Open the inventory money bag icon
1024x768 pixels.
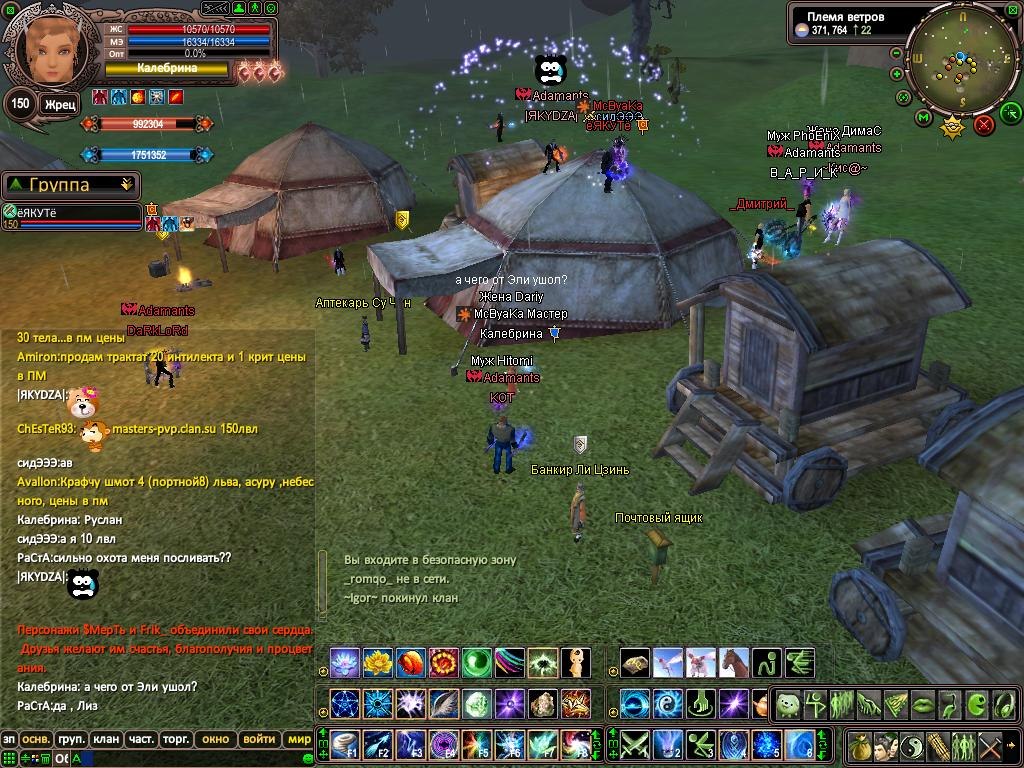(x=860, y=745)
